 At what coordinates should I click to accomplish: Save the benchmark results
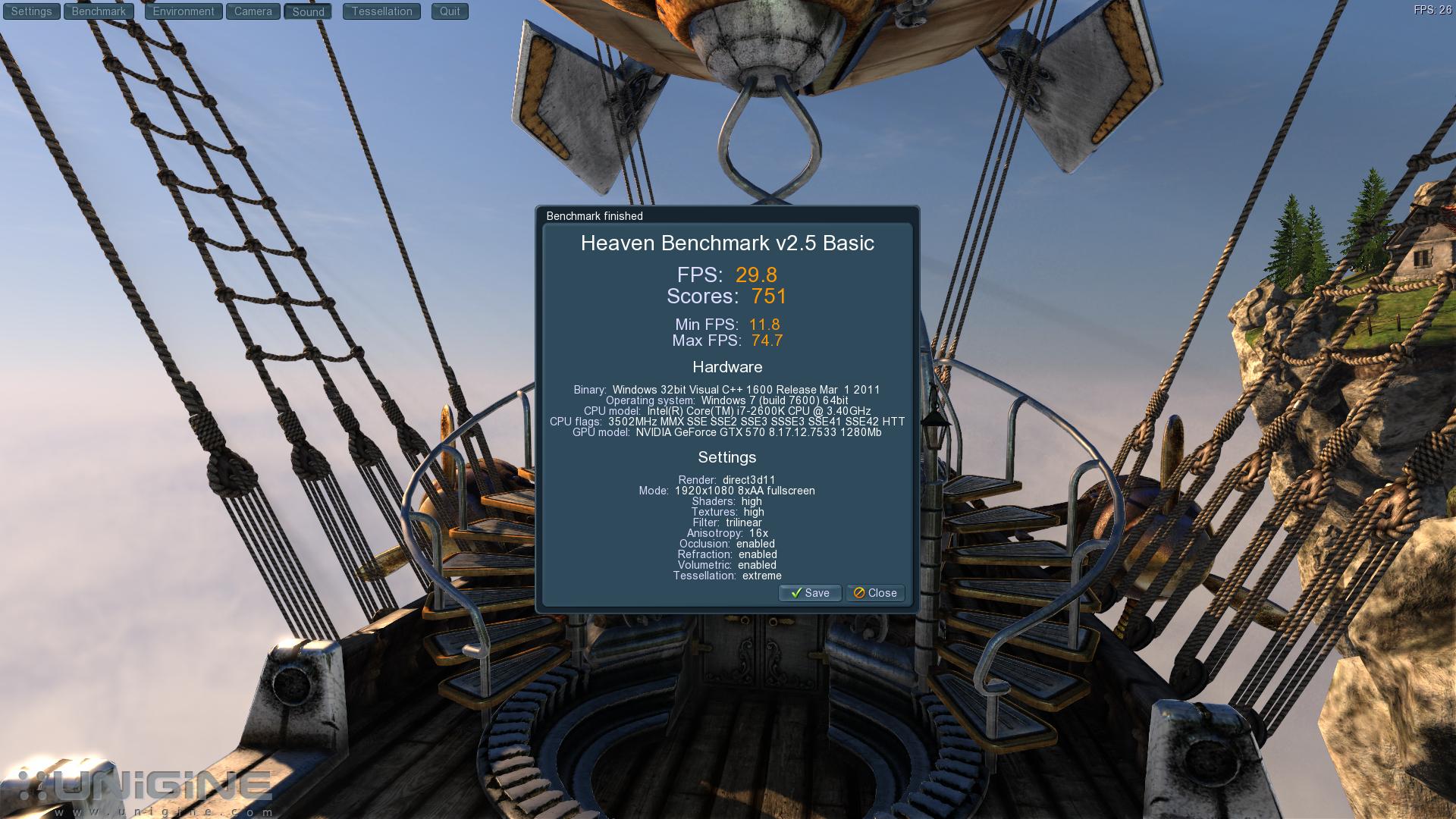click(810, 593)
